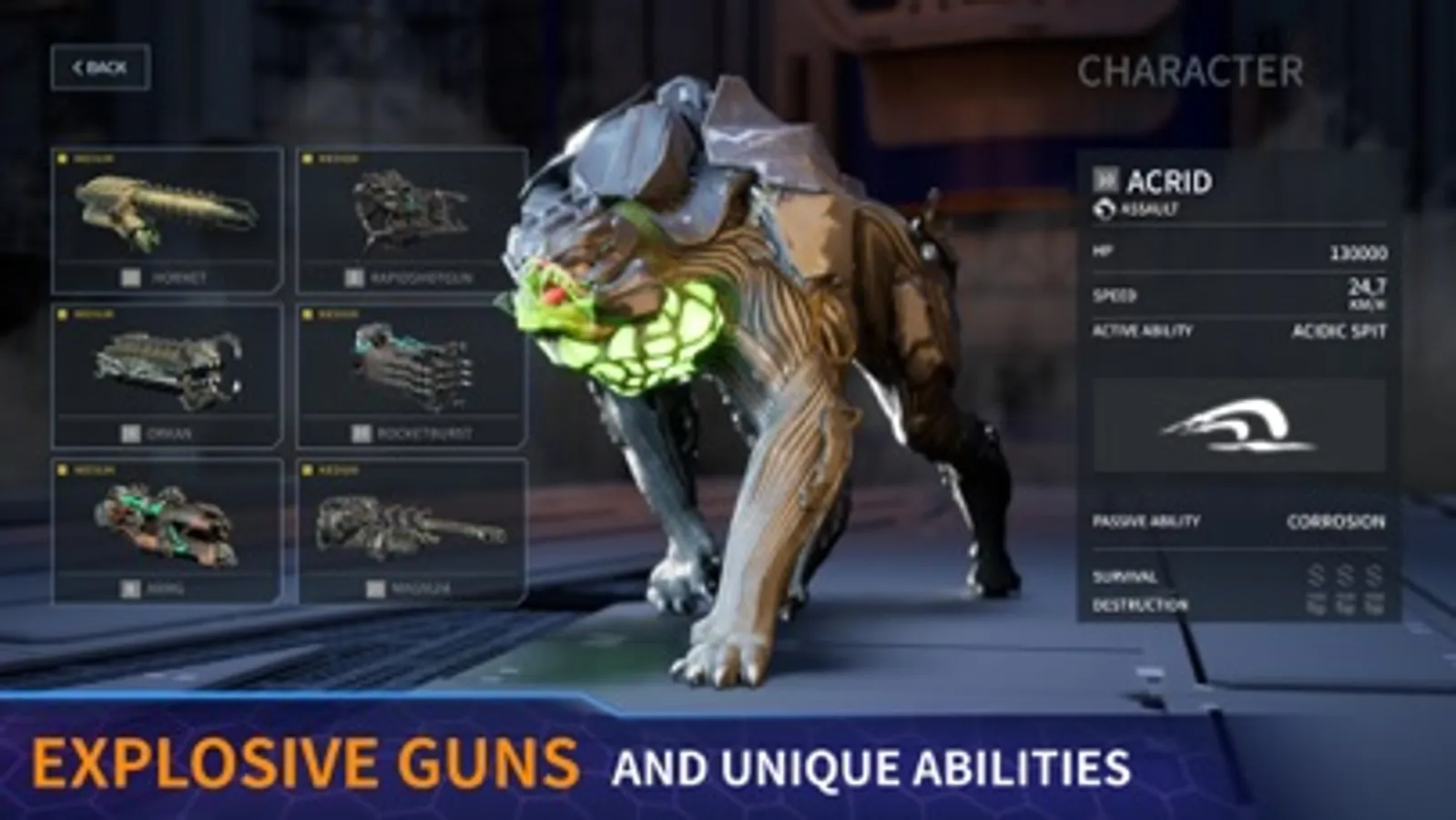1456x820 pixels.
Task: Click the last Survival rating pip
Action: coord(1372,576)
